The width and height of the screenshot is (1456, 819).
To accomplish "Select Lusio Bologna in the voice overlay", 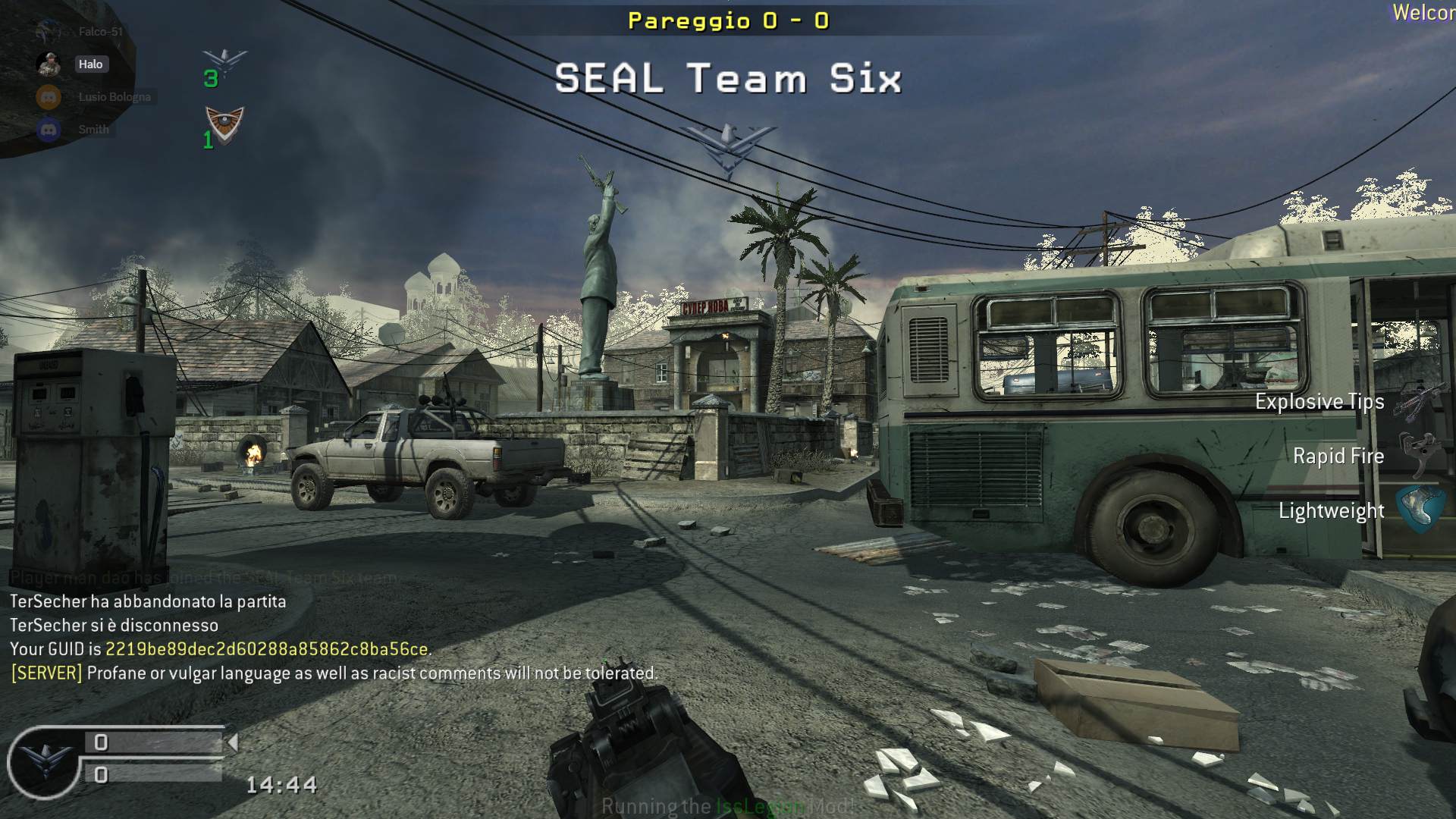I will (114, 97).
